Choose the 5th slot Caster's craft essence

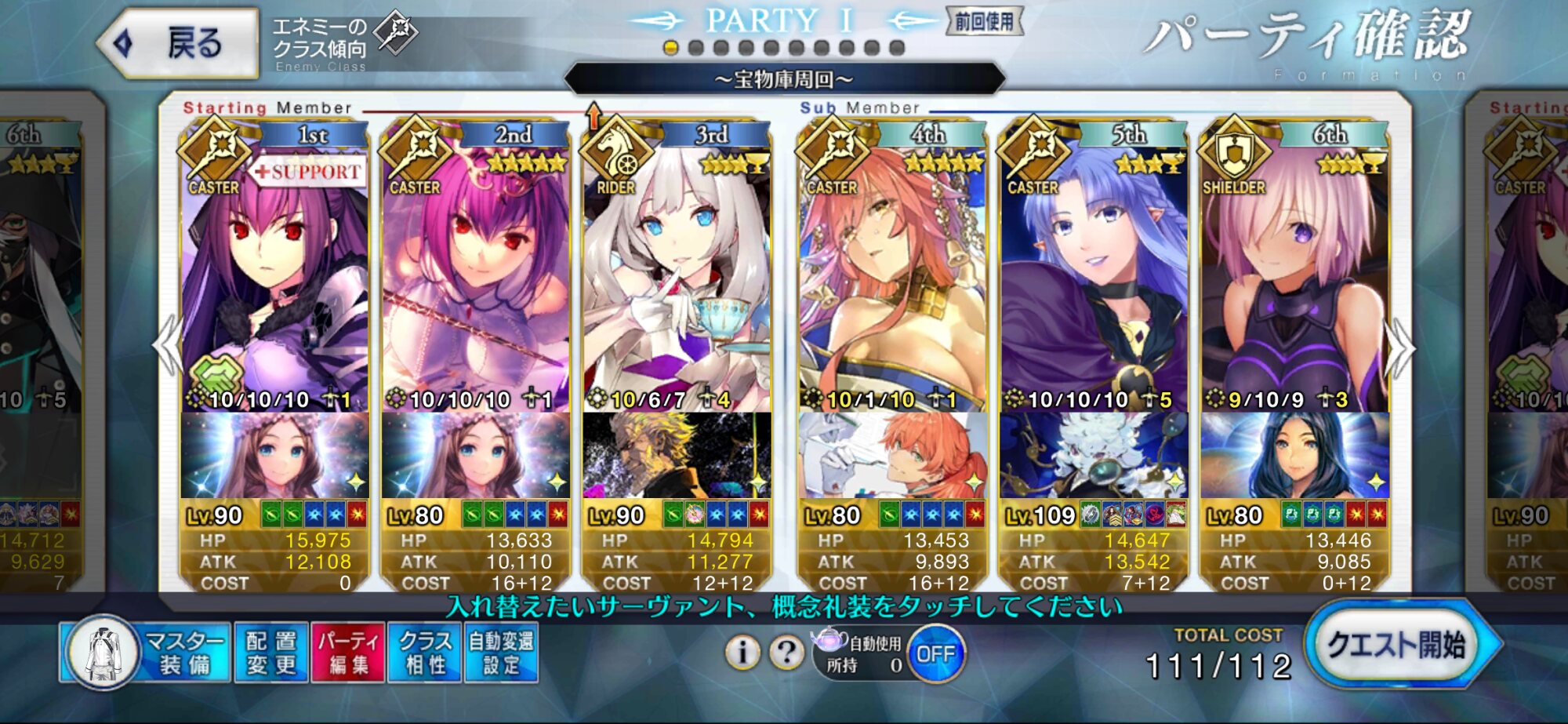point(1093,455)
